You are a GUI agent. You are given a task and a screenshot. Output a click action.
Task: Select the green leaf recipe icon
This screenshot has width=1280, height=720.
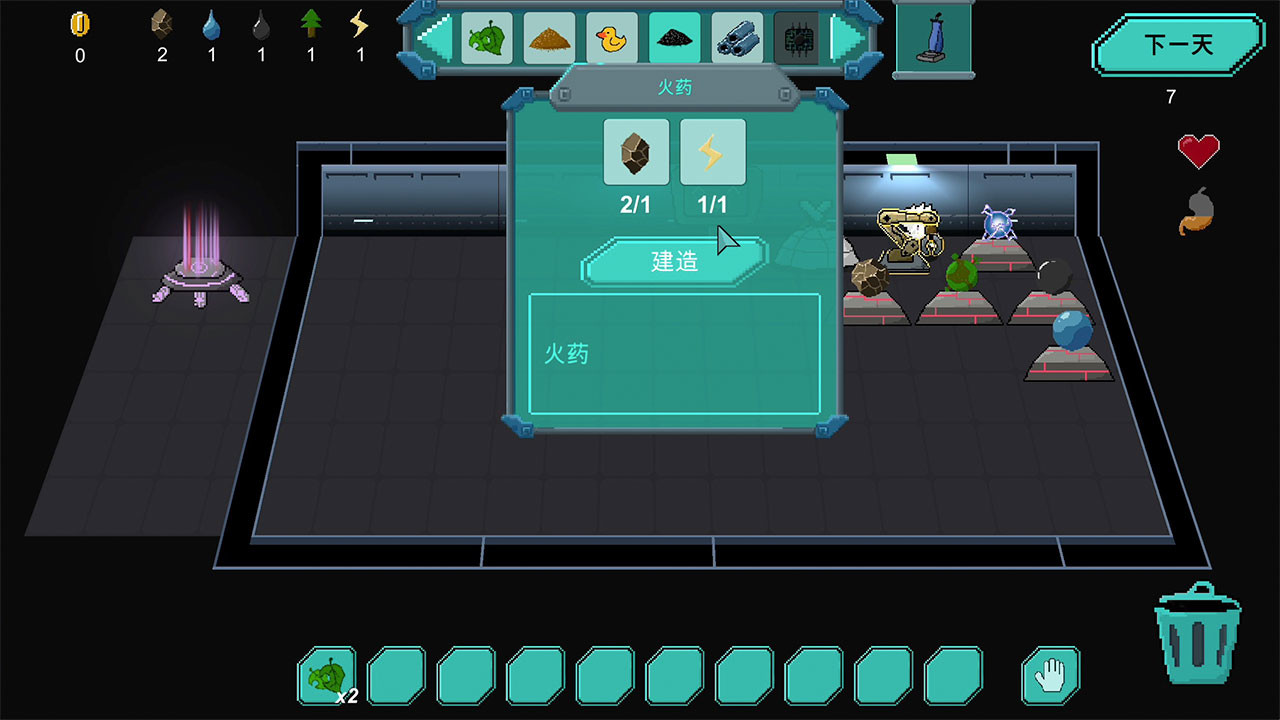coord(487,37)
